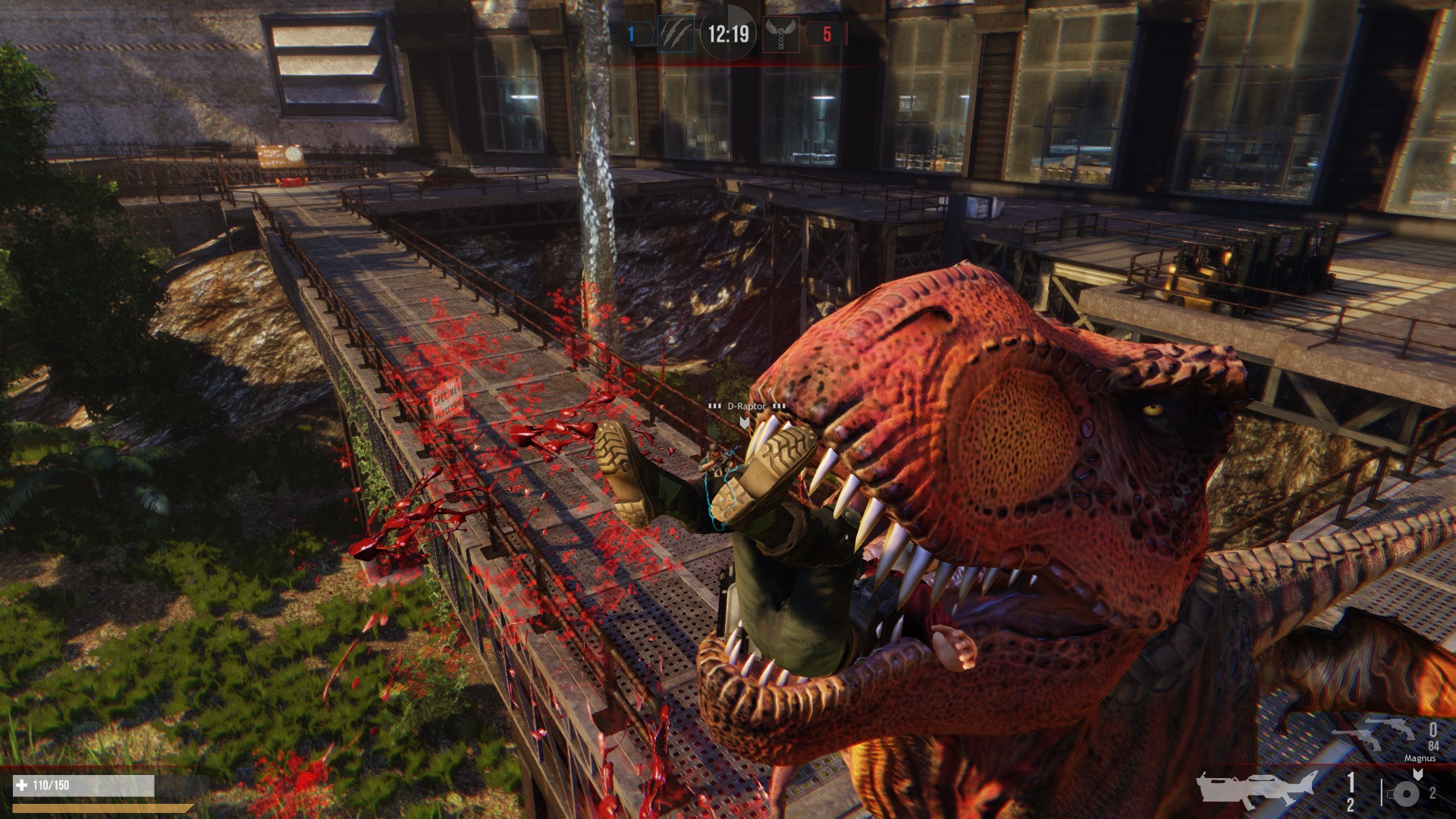The image size is (1456, 819).
Task: Click the Magnus label above the ammo count
Action: (1421, 758)
